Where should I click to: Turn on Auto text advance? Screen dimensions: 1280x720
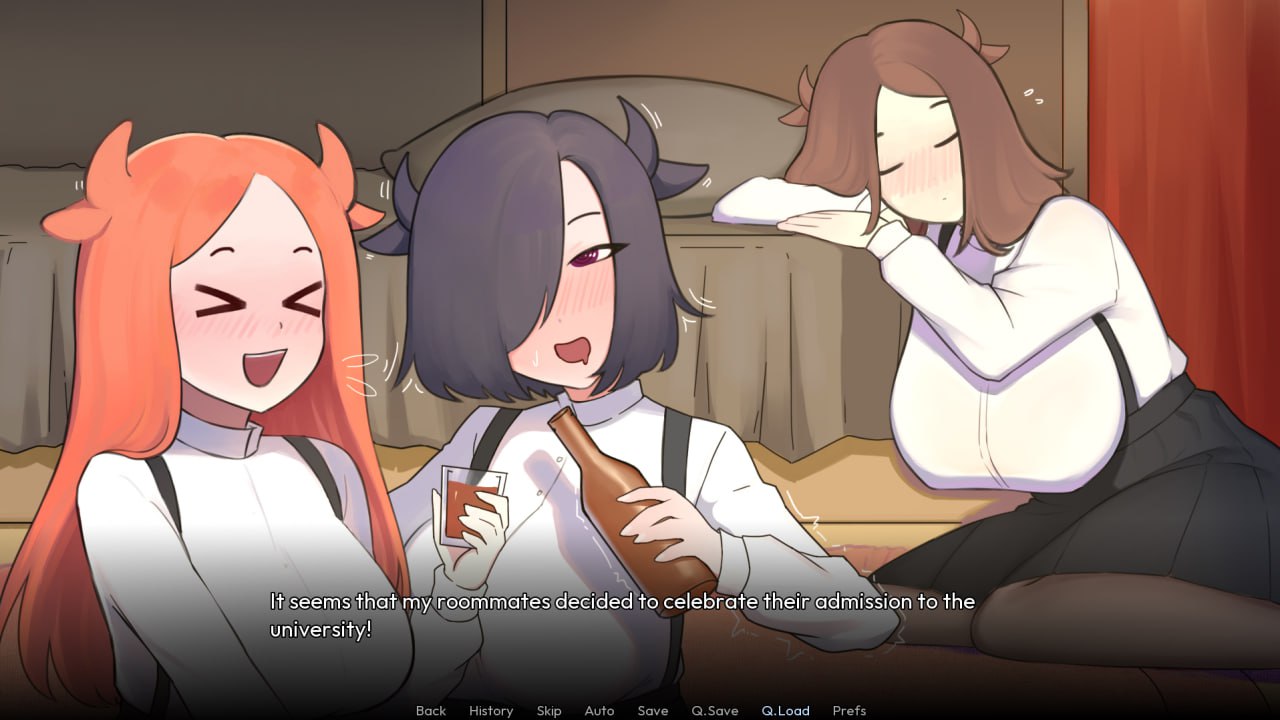coord(599,711)
